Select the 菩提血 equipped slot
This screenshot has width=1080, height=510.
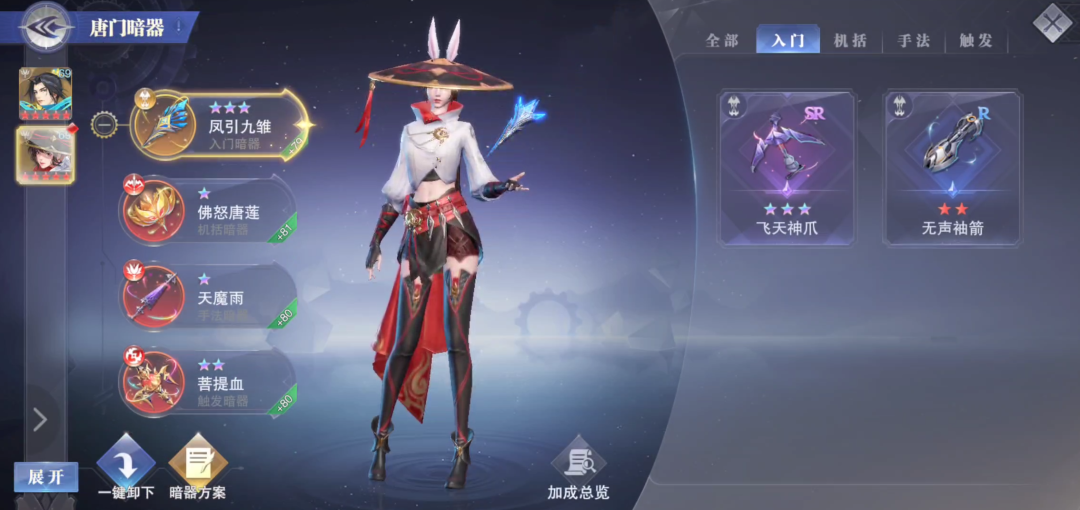(208, 382)
